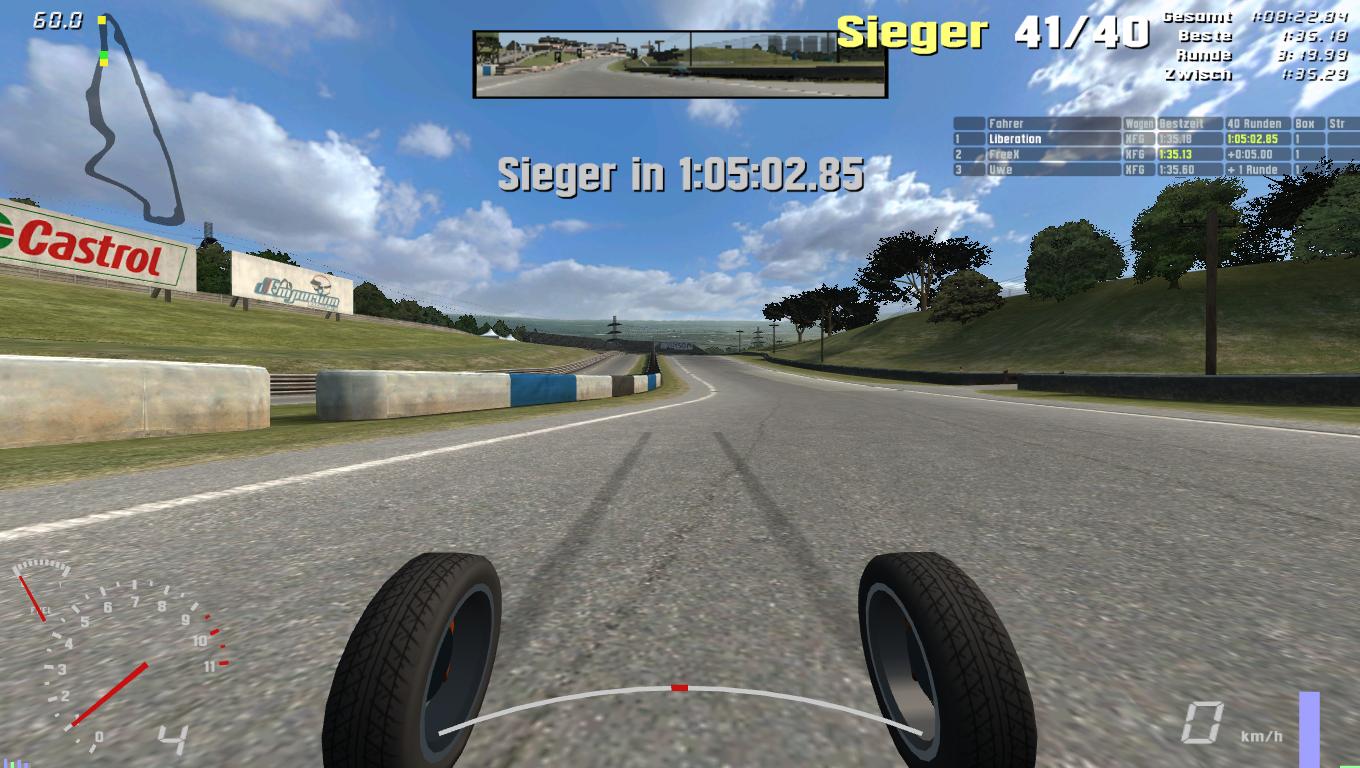Viewport: 1360px width, 768px height.
Task: Choose driver Uwe in results list
Action: pos(1000,170)
